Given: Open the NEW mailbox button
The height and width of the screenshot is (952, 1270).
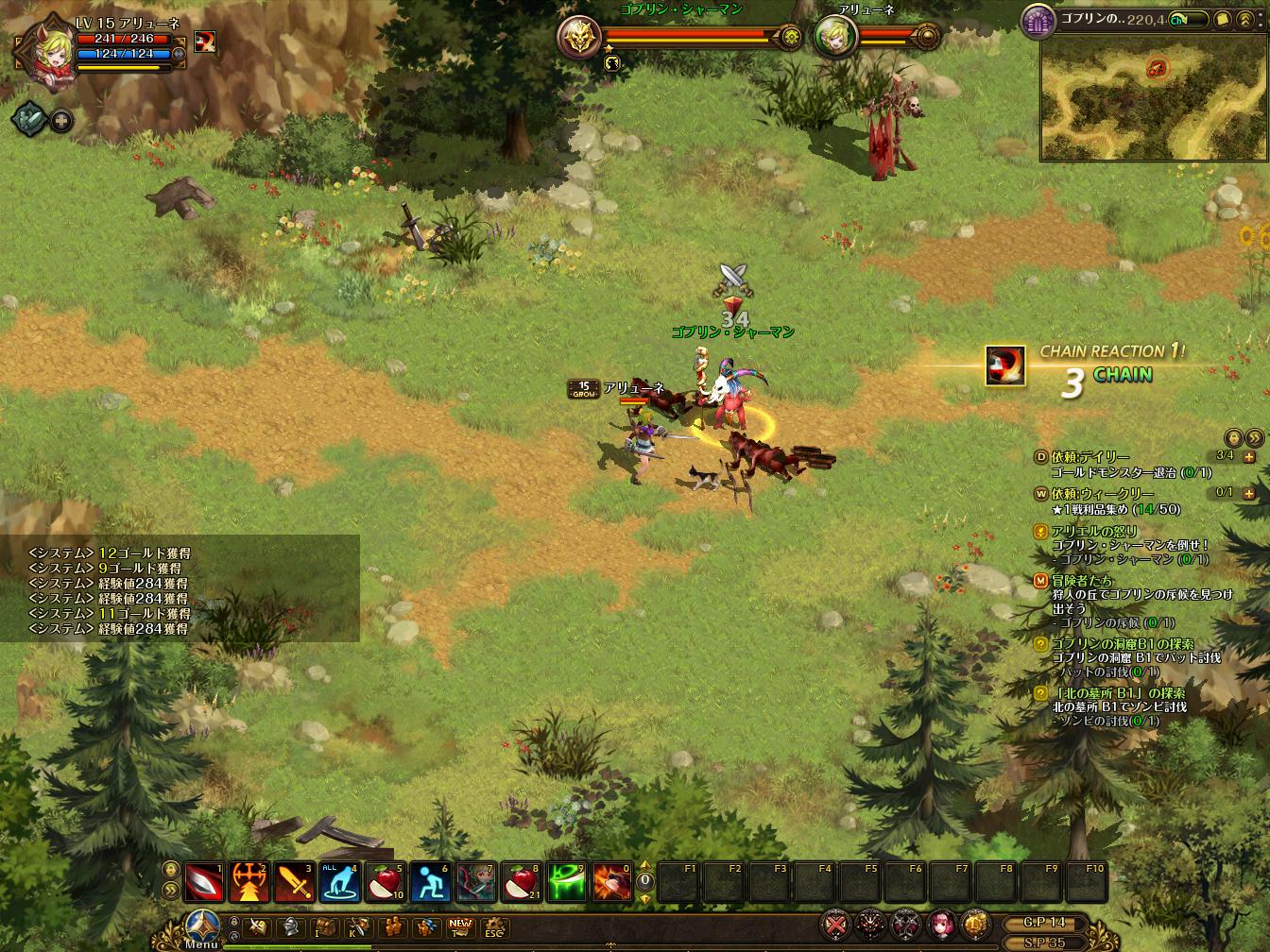Looking at the screenshot, I should (x=460, y=927).
